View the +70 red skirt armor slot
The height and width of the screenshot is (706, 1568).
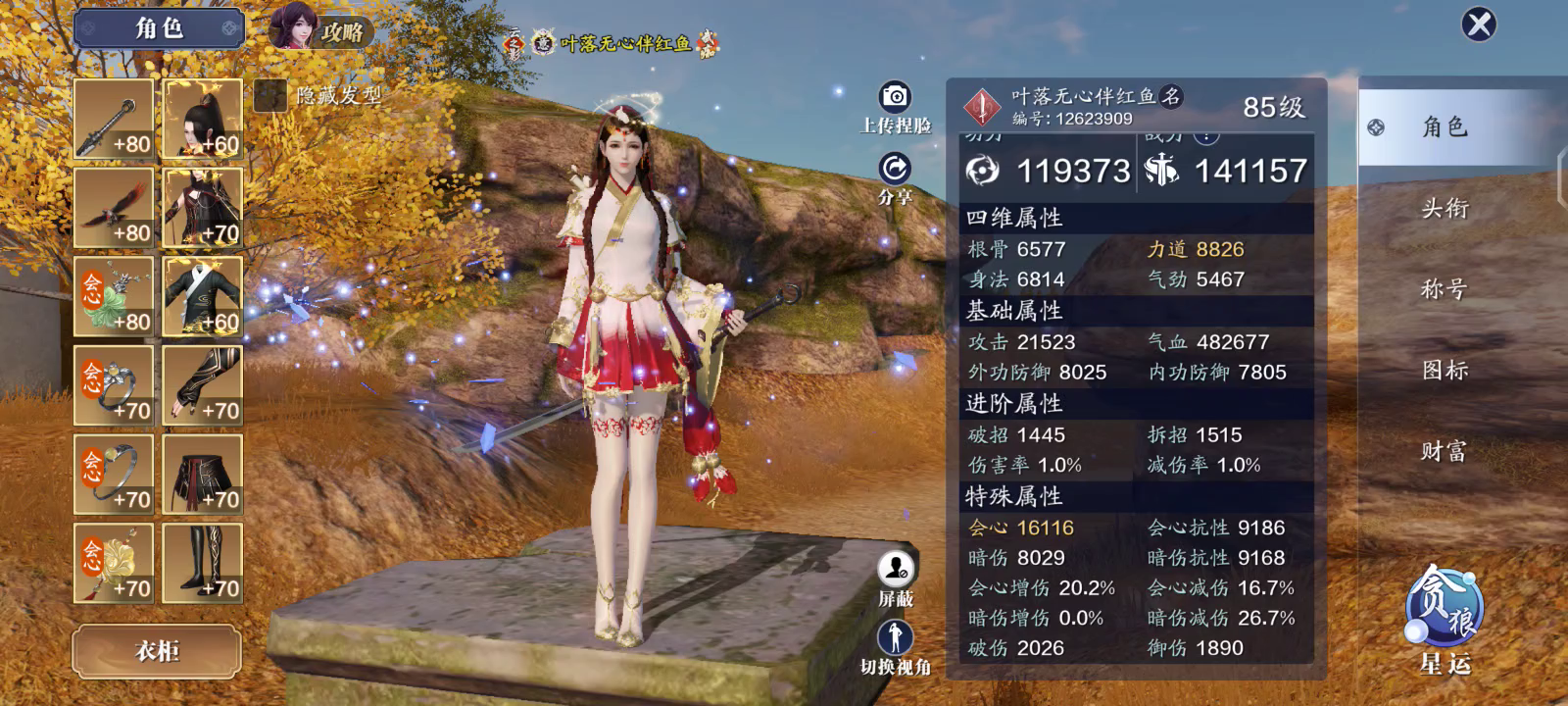coord(203,475)
